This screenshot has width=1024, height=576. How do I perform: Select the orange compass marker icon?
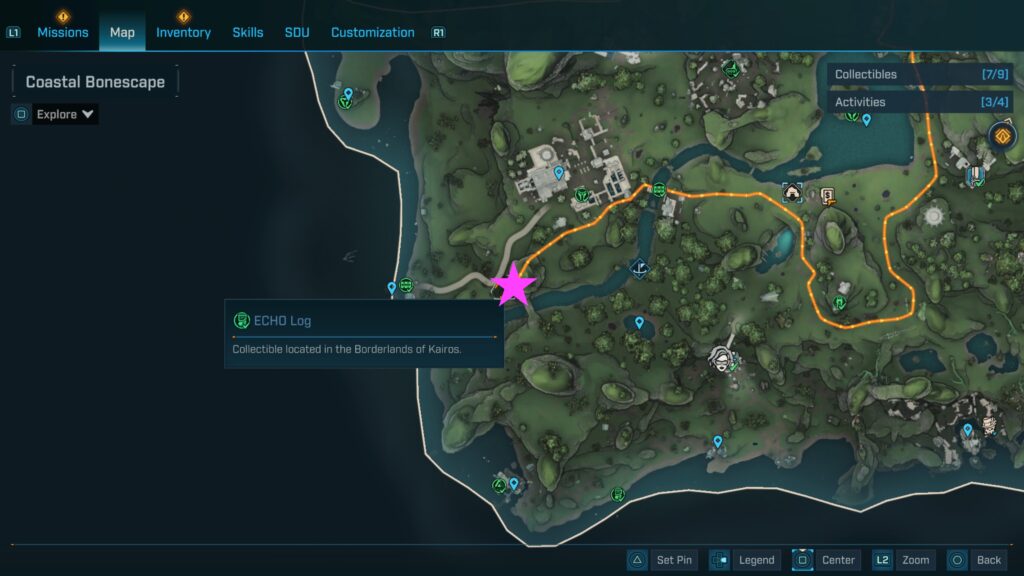pyautogui.click(x=1002, y=135)
